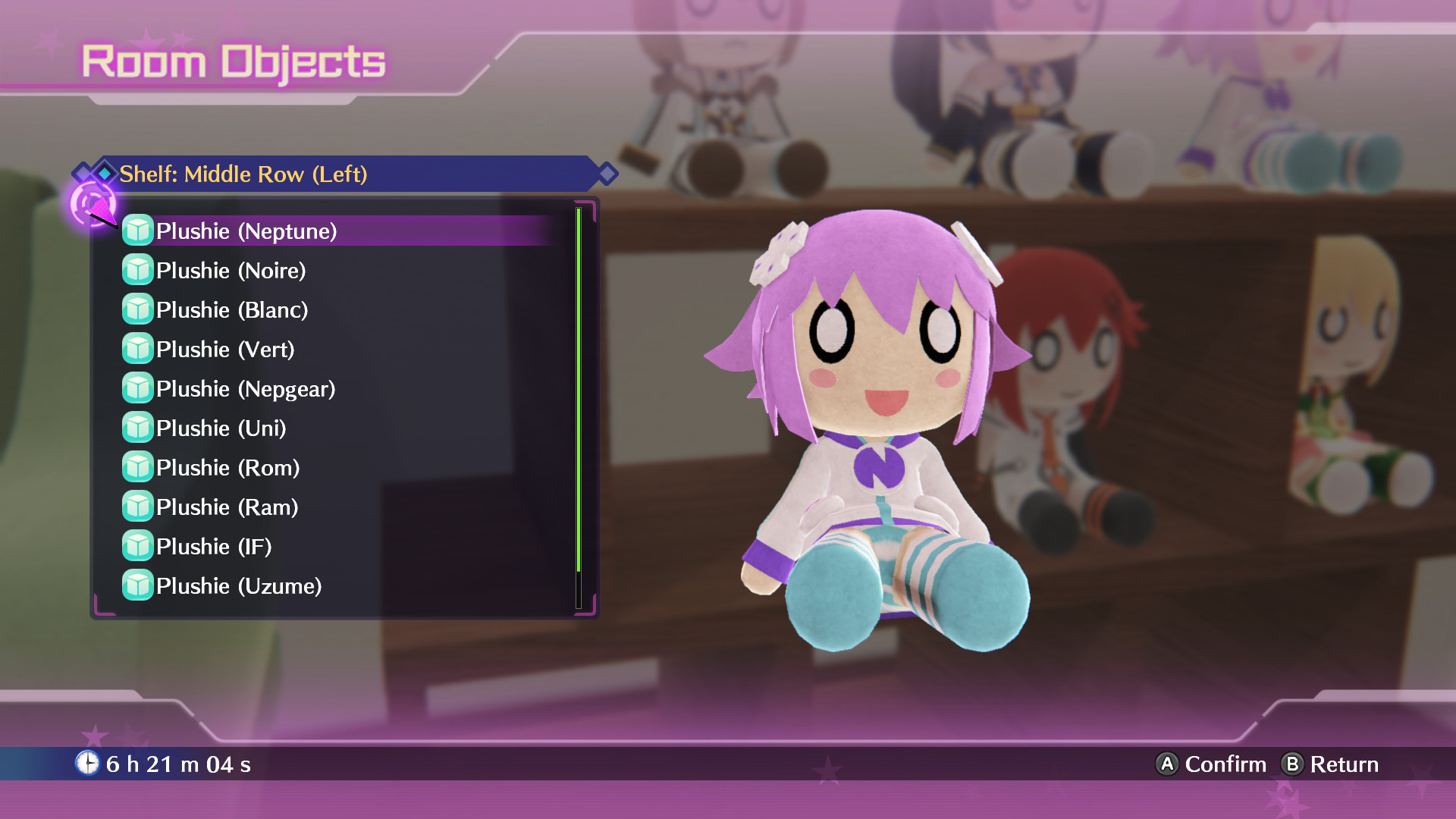Image resolution: width=1456 pixels, height=819 pixels.
Task: Click the cube icon beside Plushie (IF)
Action: coord(137,546)
